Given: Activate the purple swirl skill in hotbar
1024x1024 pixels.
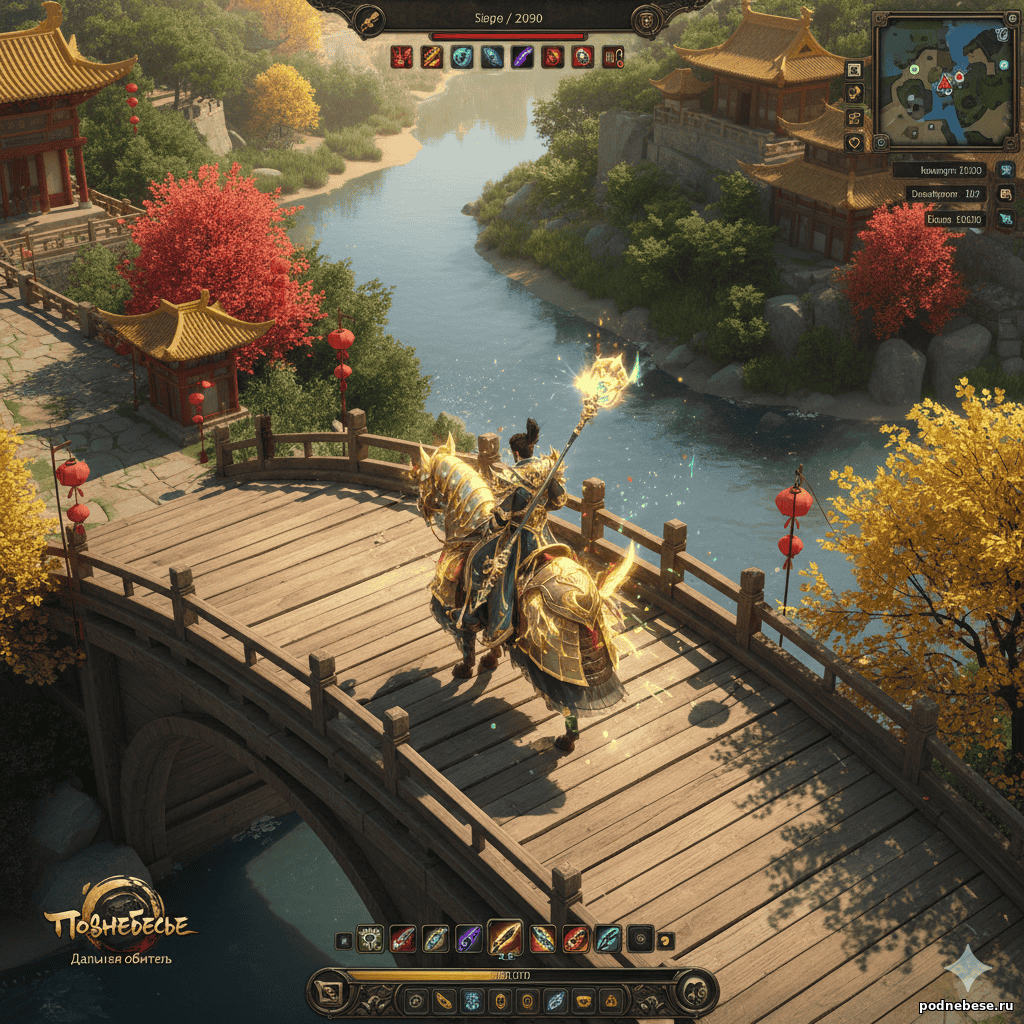Looking at the screenshot, I should click(x=468, y=939).
